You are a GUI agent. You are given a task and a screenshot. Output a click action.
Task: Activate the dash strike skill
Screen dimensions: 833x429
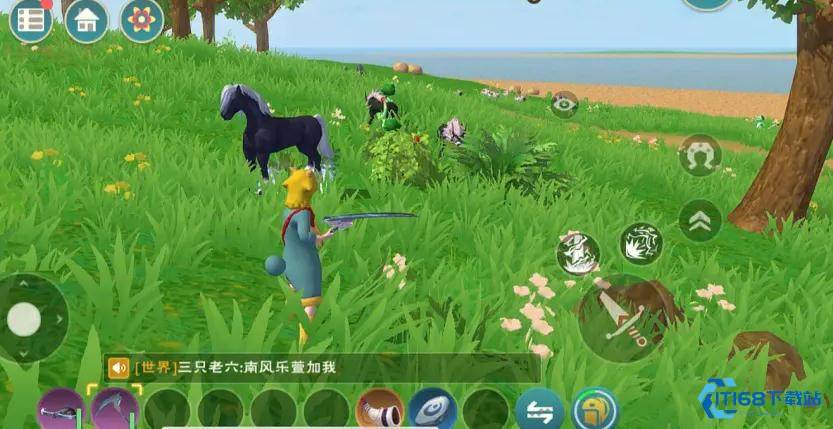point(578,253)
